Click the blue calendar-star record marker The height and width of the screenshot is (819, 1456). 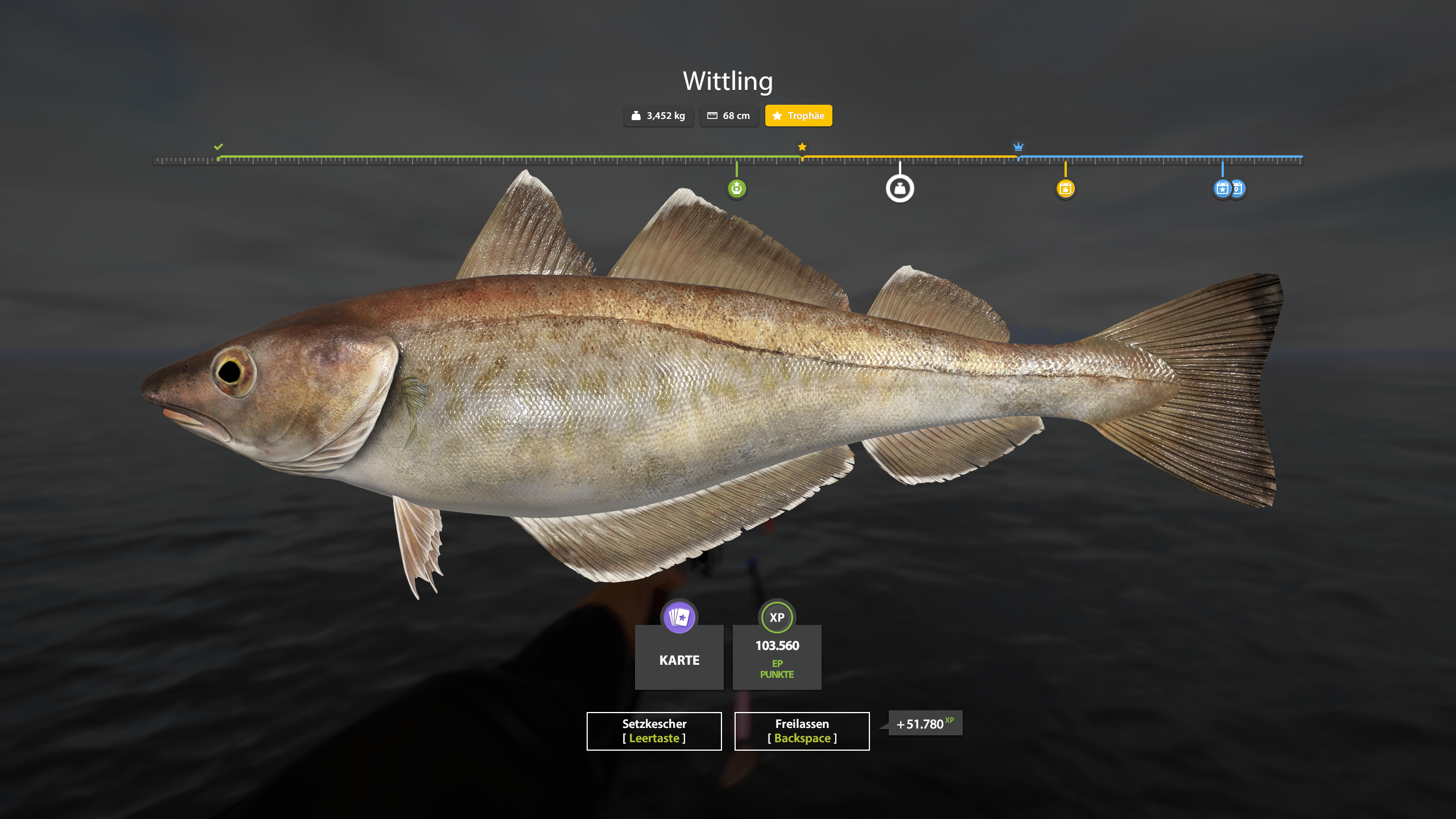click(x=1221, y=188)
